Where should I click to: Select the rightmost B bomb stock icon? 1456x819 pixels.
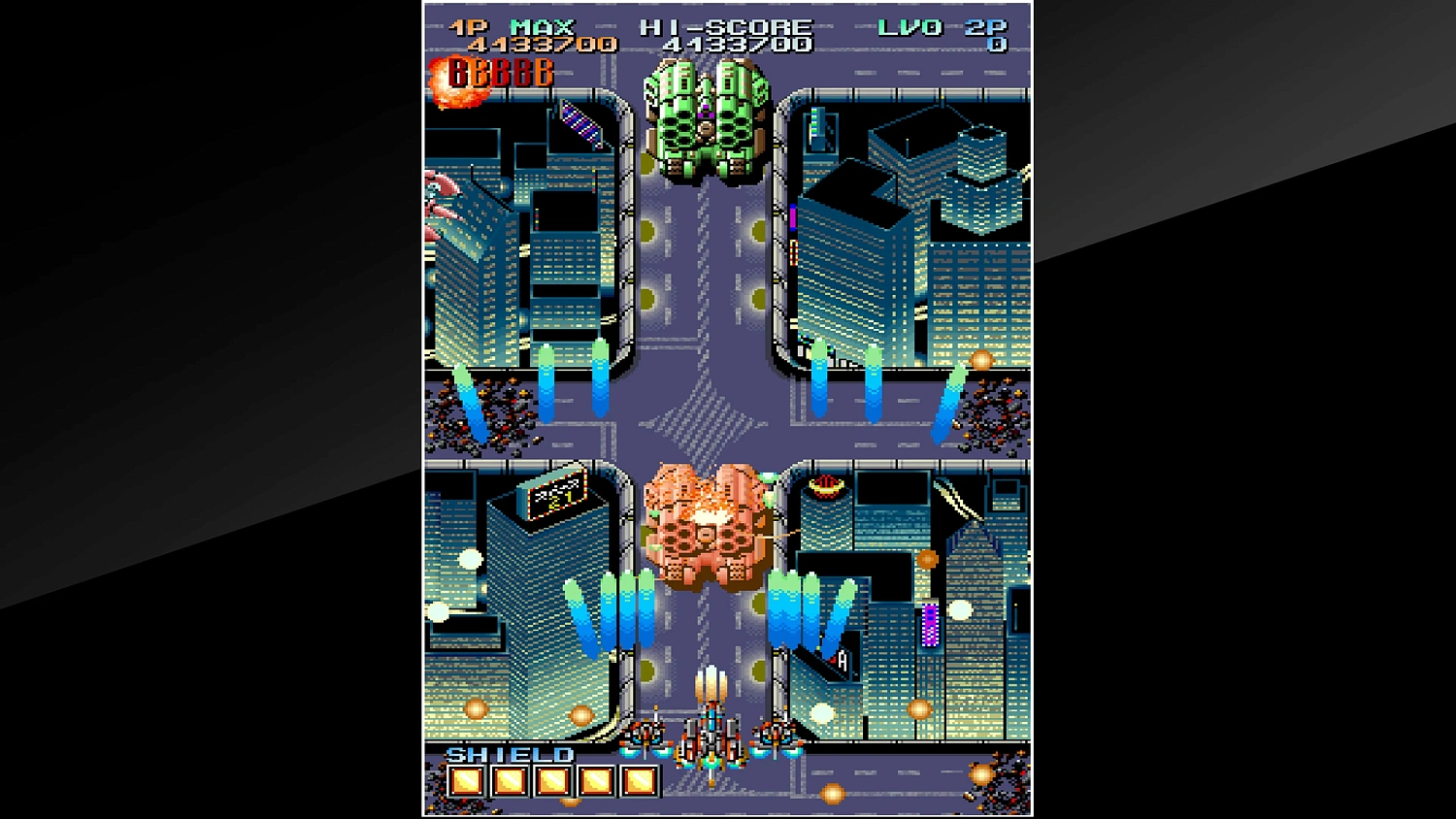[542, 73]
